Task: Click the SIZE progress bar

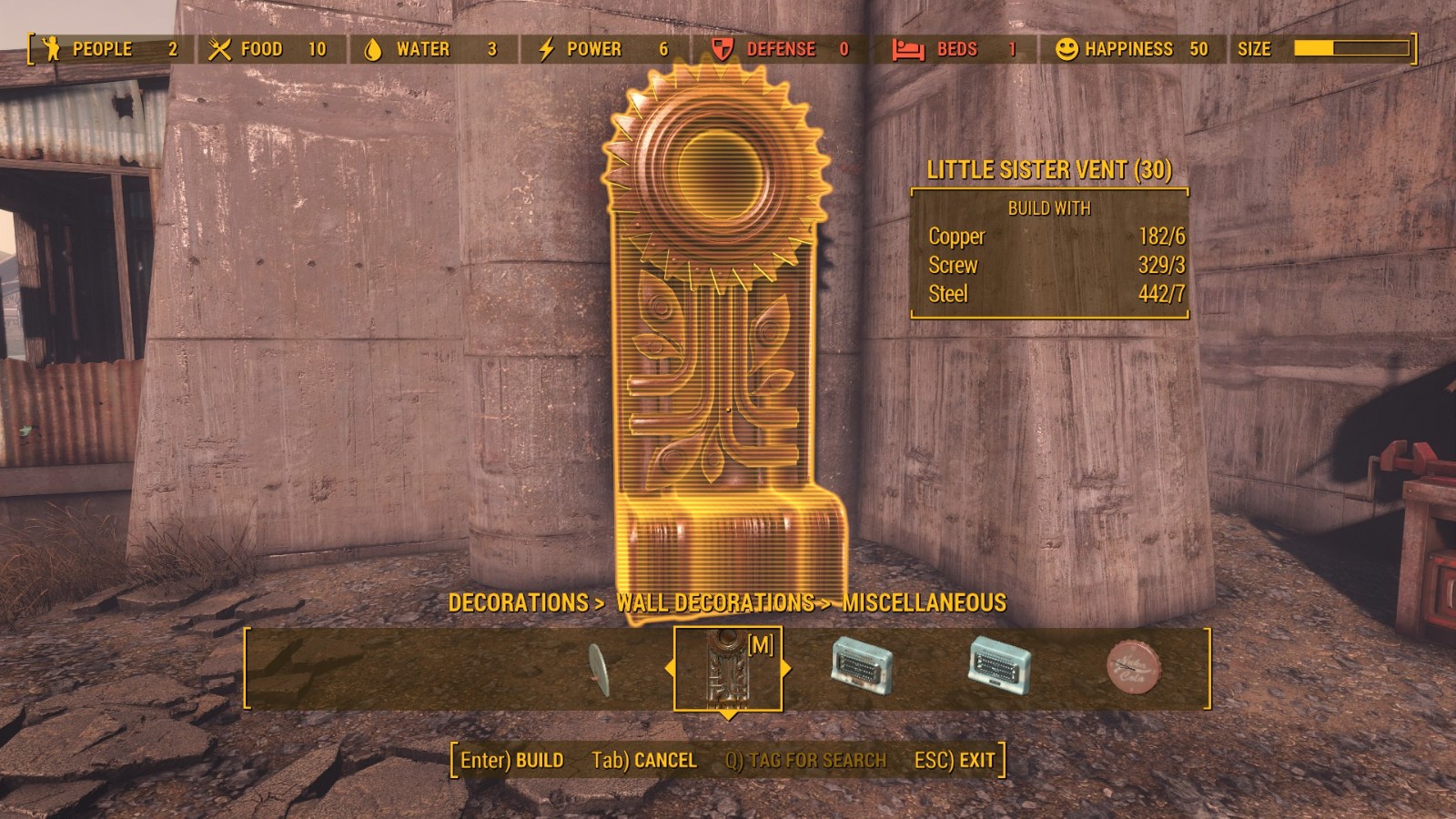Action: 1351,49
